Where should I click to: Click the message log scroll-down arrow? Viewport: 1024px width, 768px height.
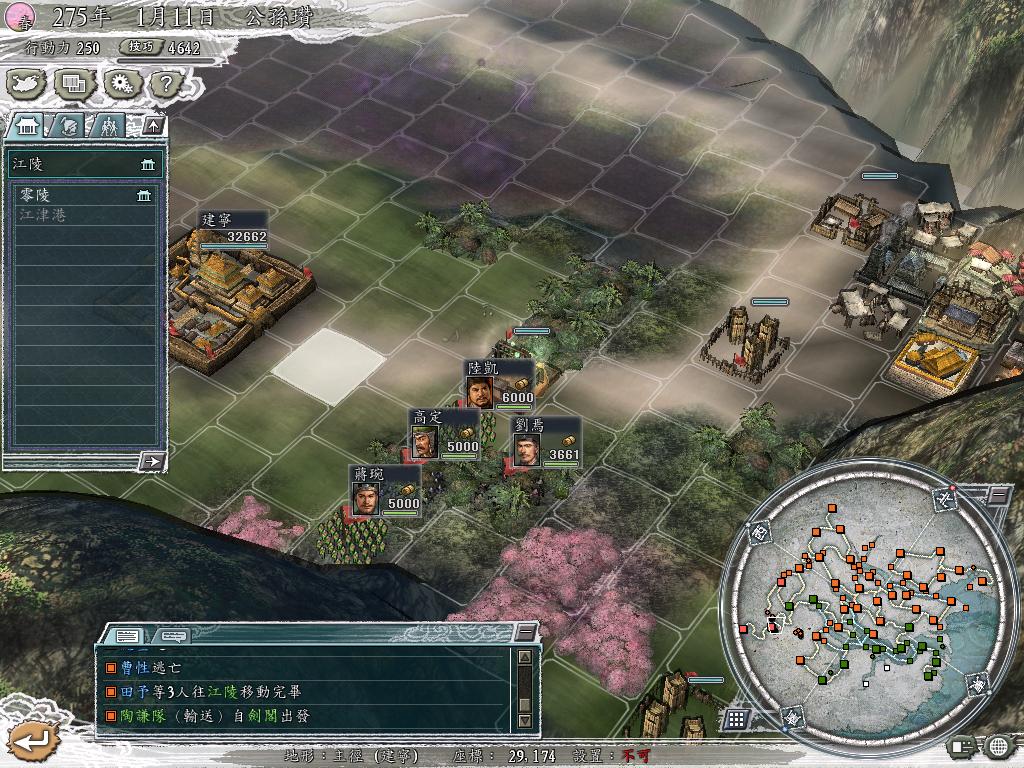[524, 720]
